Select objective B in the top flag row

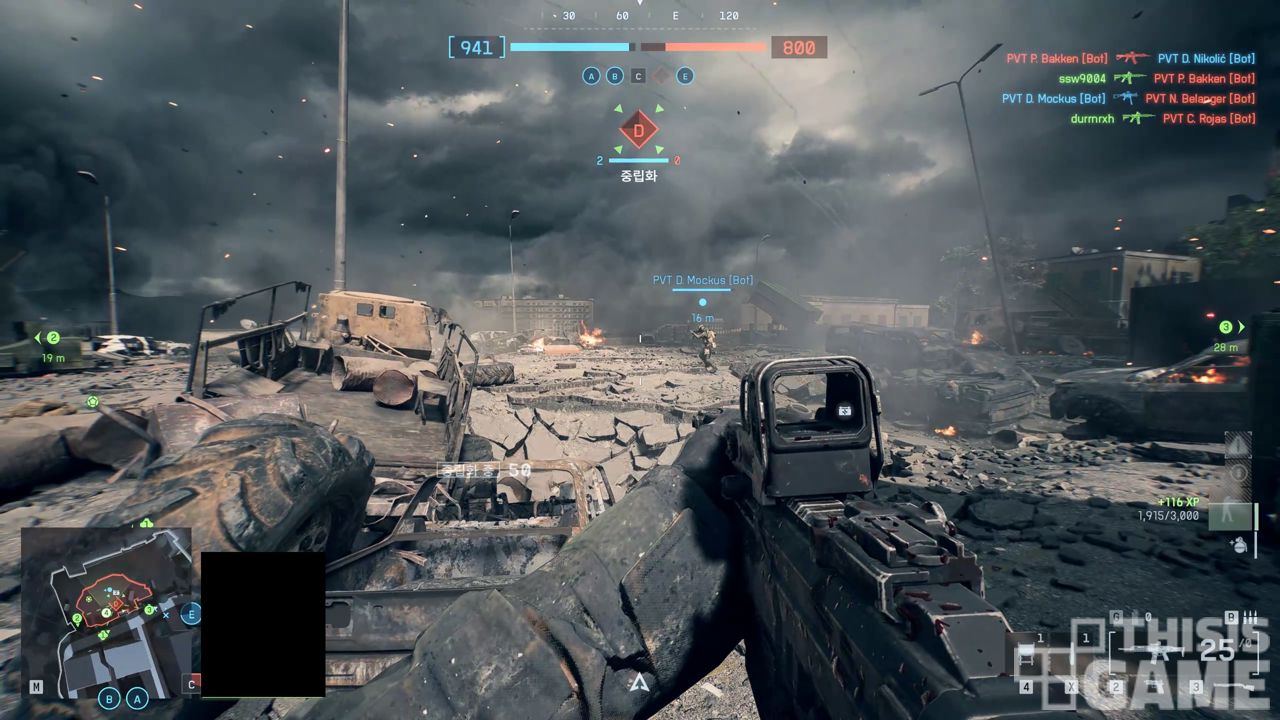point(614,76)
